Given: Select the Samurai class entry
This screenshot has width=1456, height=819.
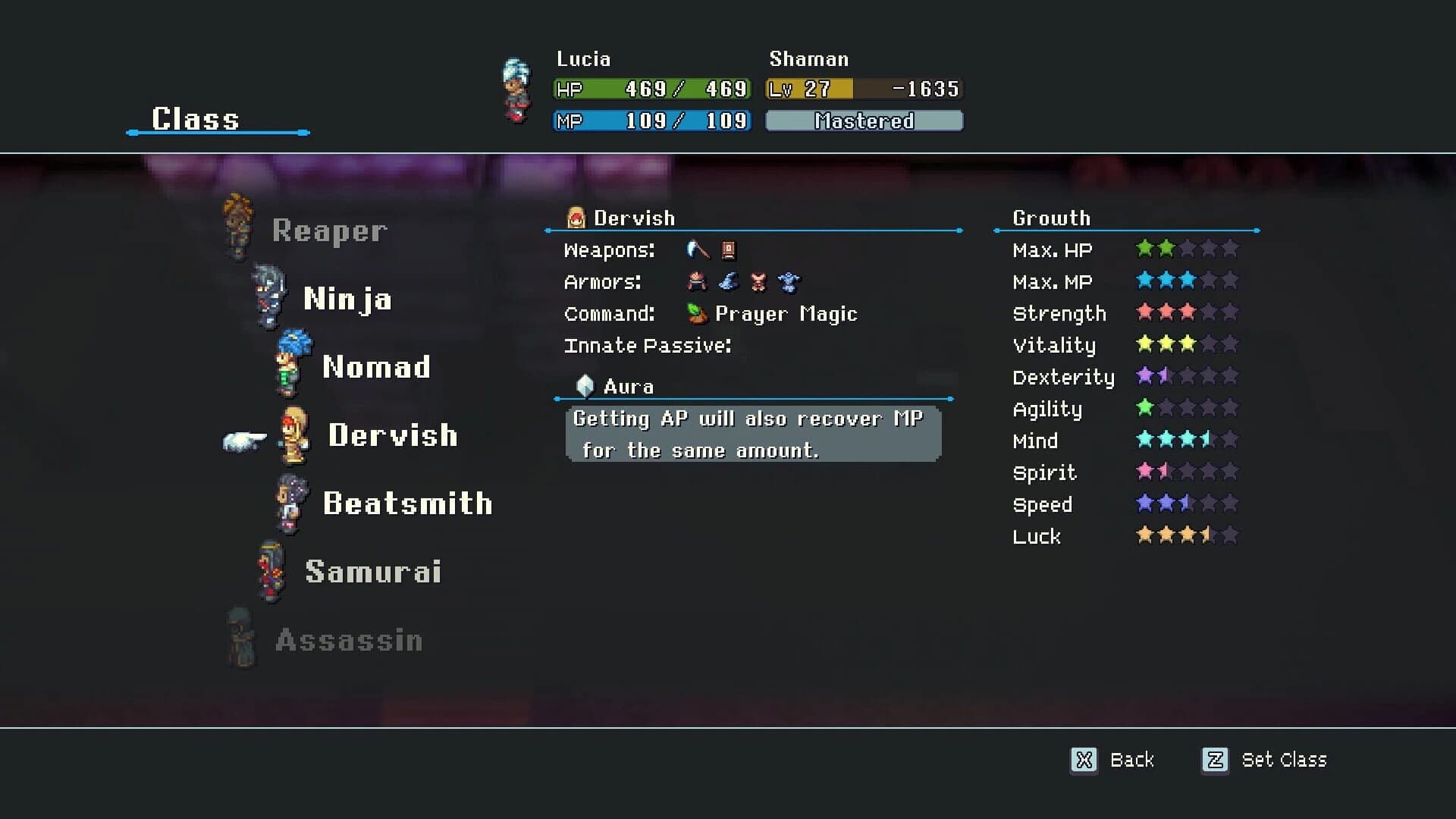Looking at the screenshot, I should click(x=374, y=571).
